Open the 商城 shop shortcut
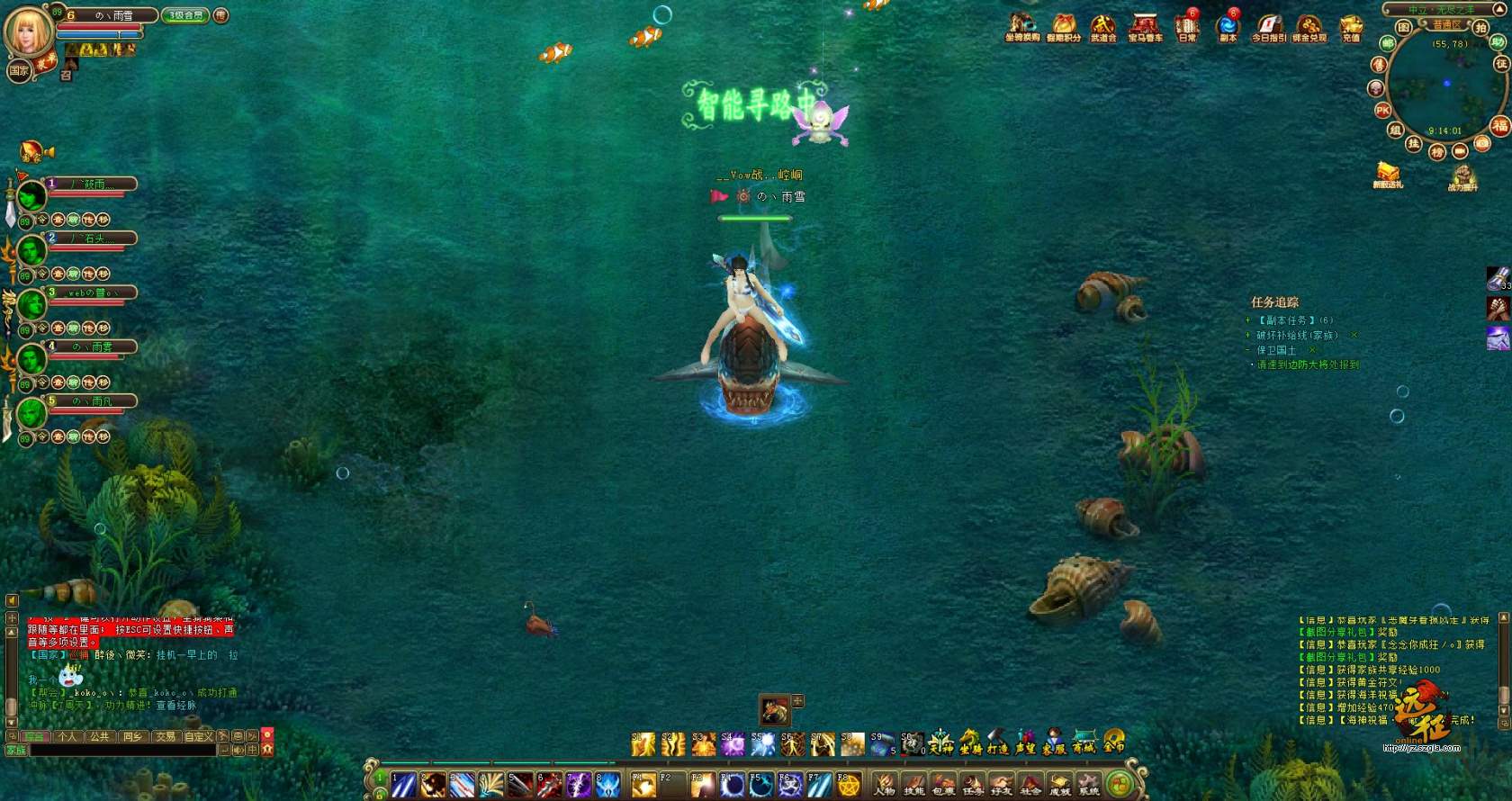The image size is (1512, 801). [1084, 742]
